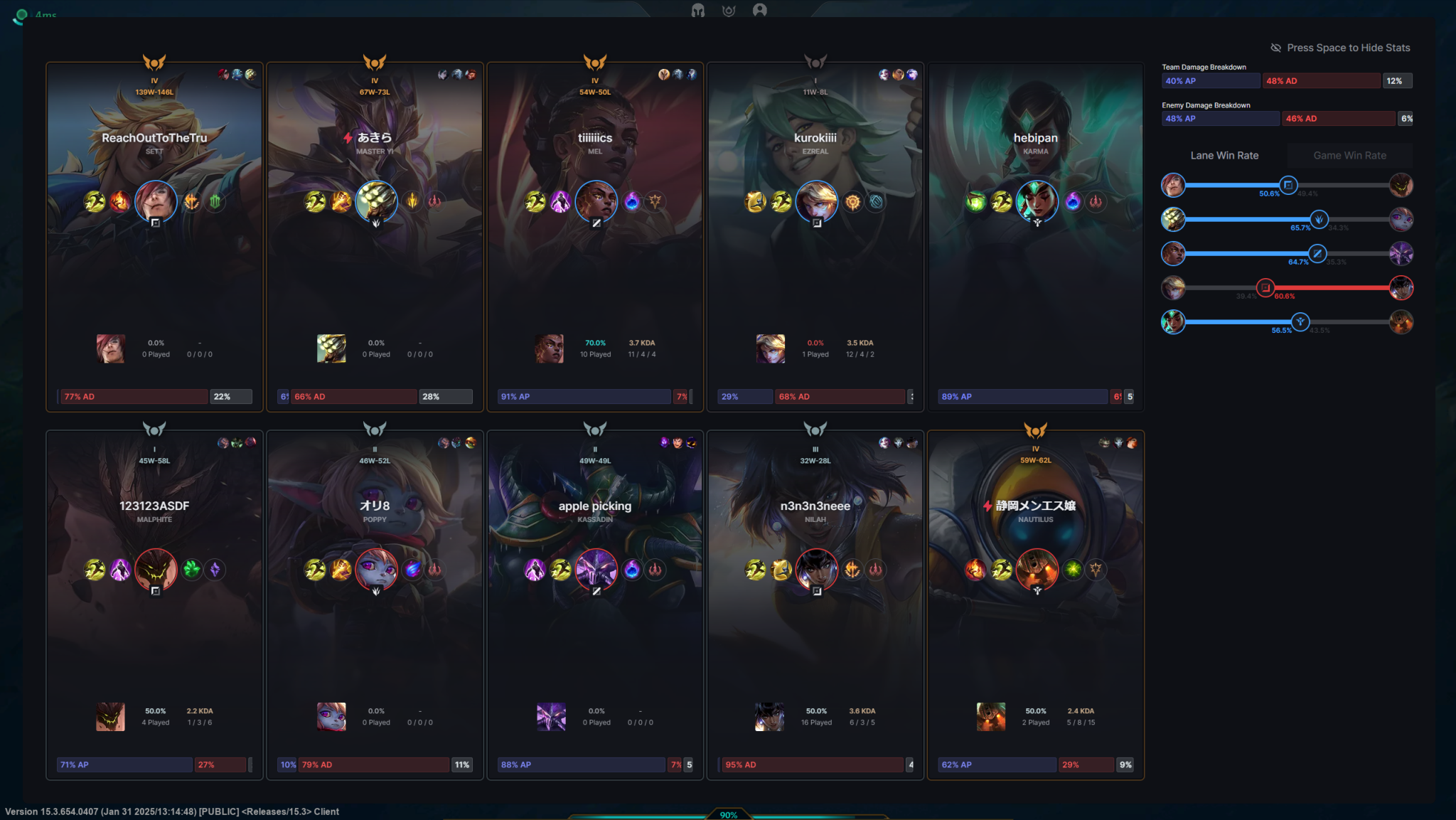Click the 48% AD team damage bar
The width and height of the screenshot is (1456, 820).
1321,80
